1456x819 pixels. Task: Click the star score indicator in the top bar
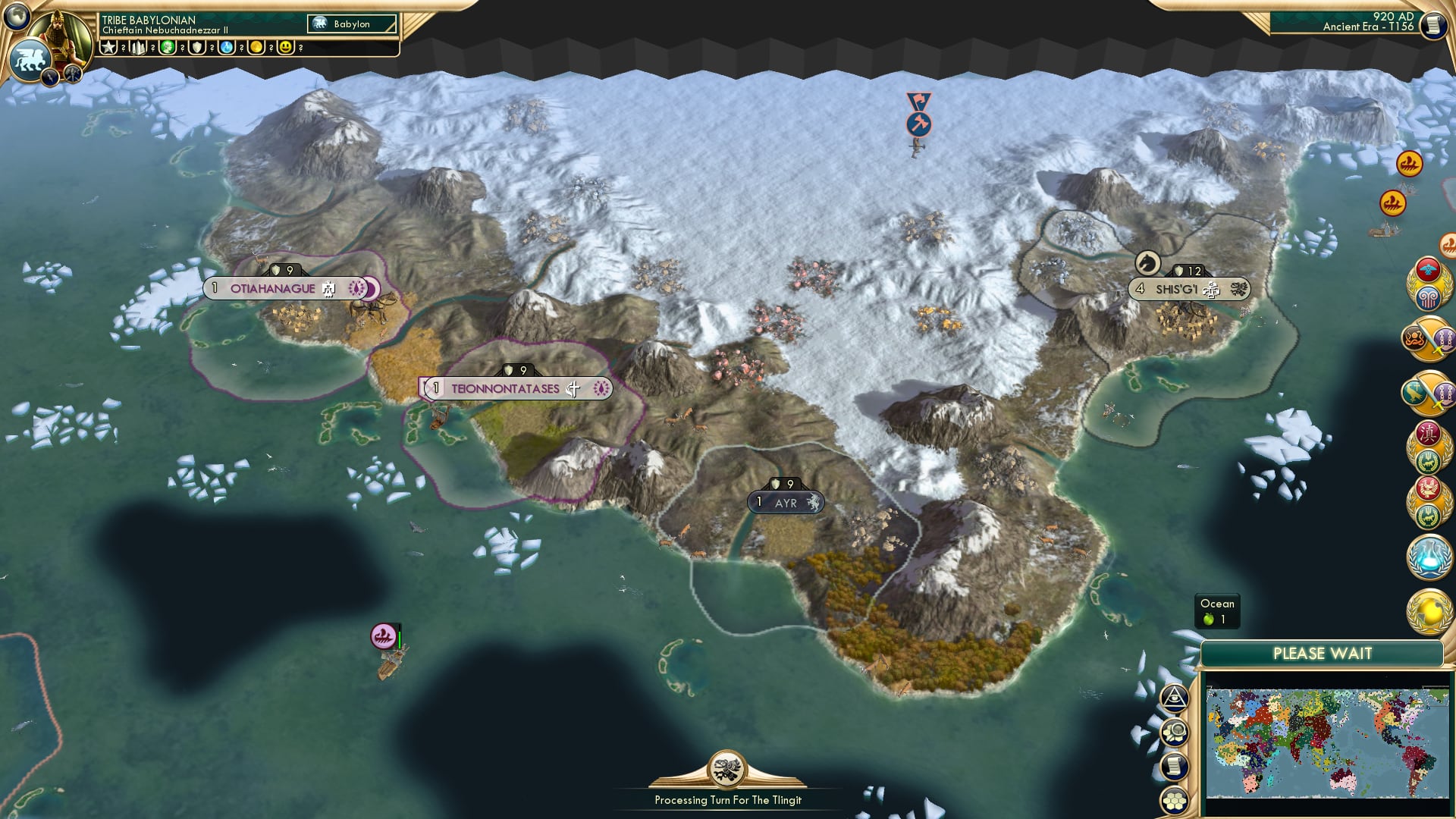(x=108, y=46)
